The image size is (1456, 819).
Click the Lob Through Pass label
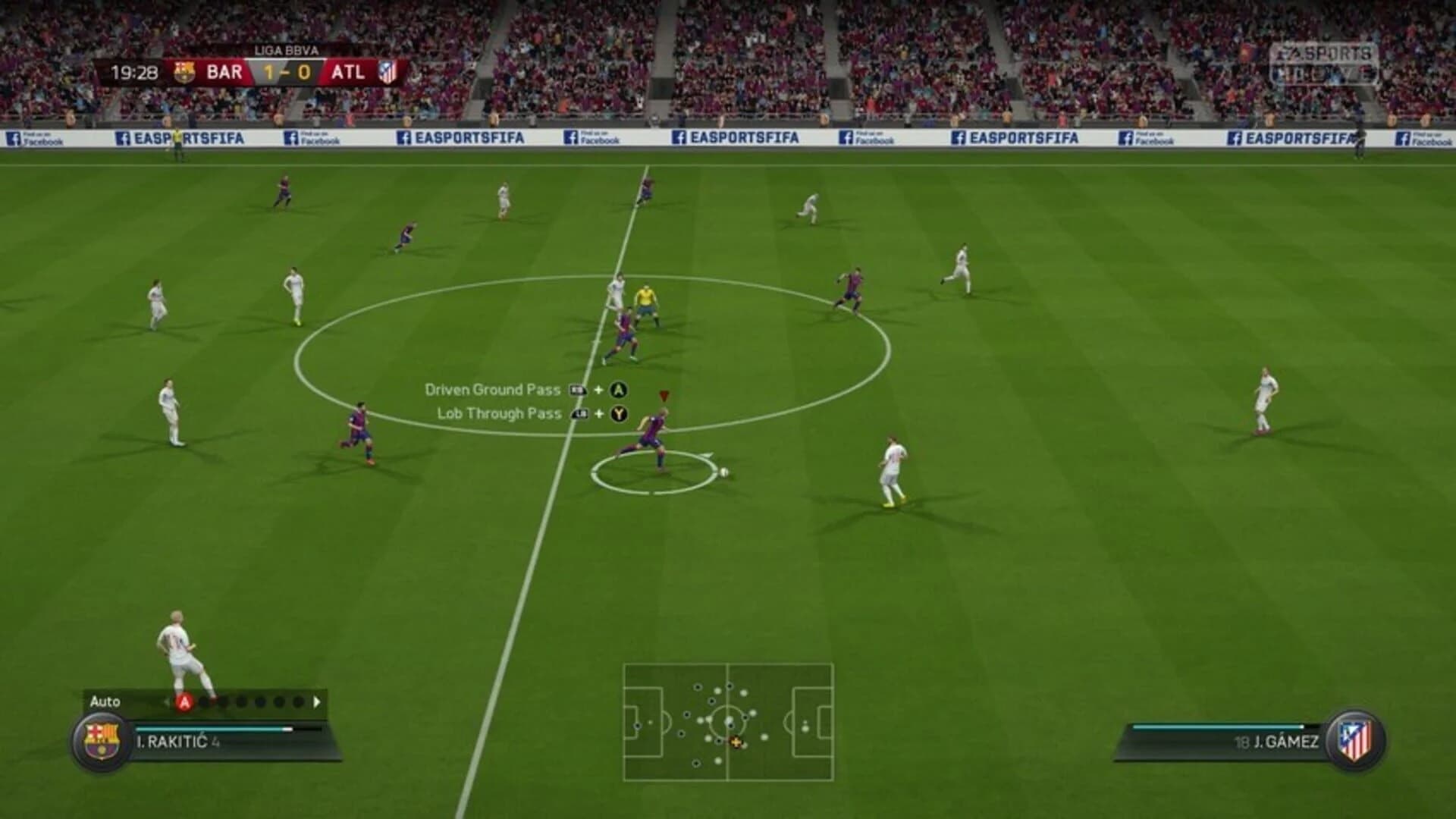[499, 415]
